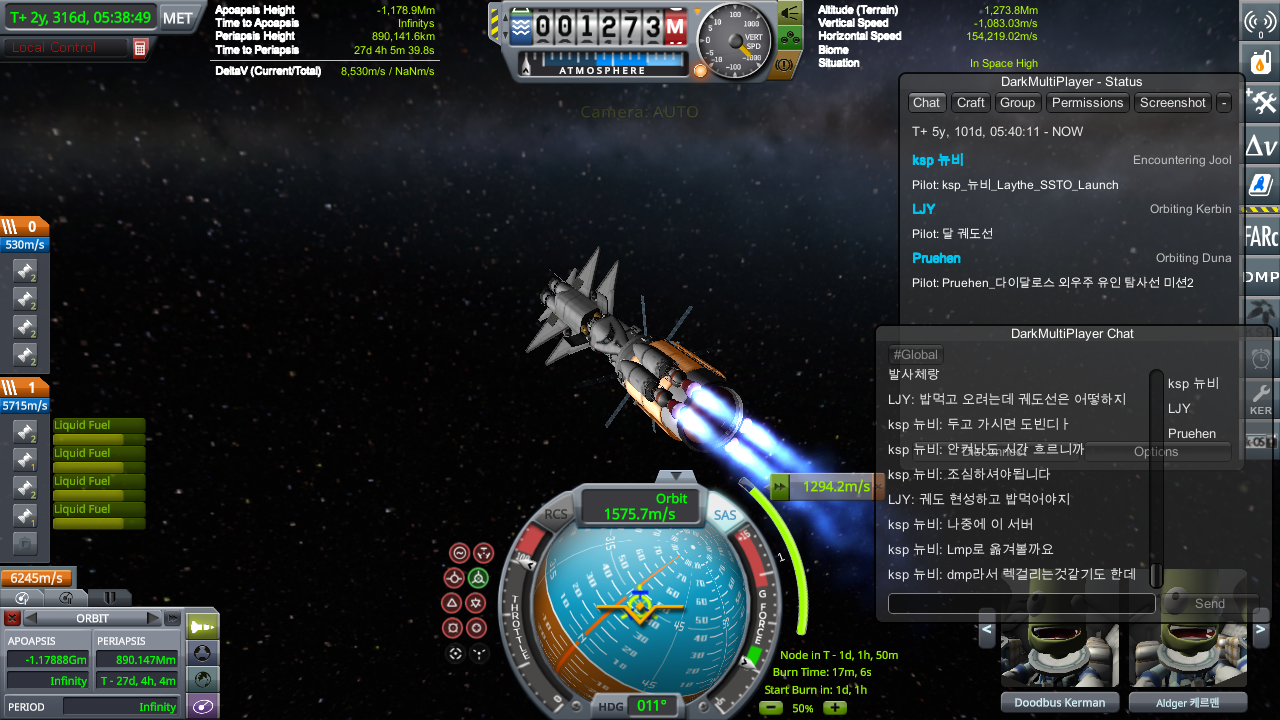Send the chat message
1280x720 pixels.
click(x=1209, y=604)
